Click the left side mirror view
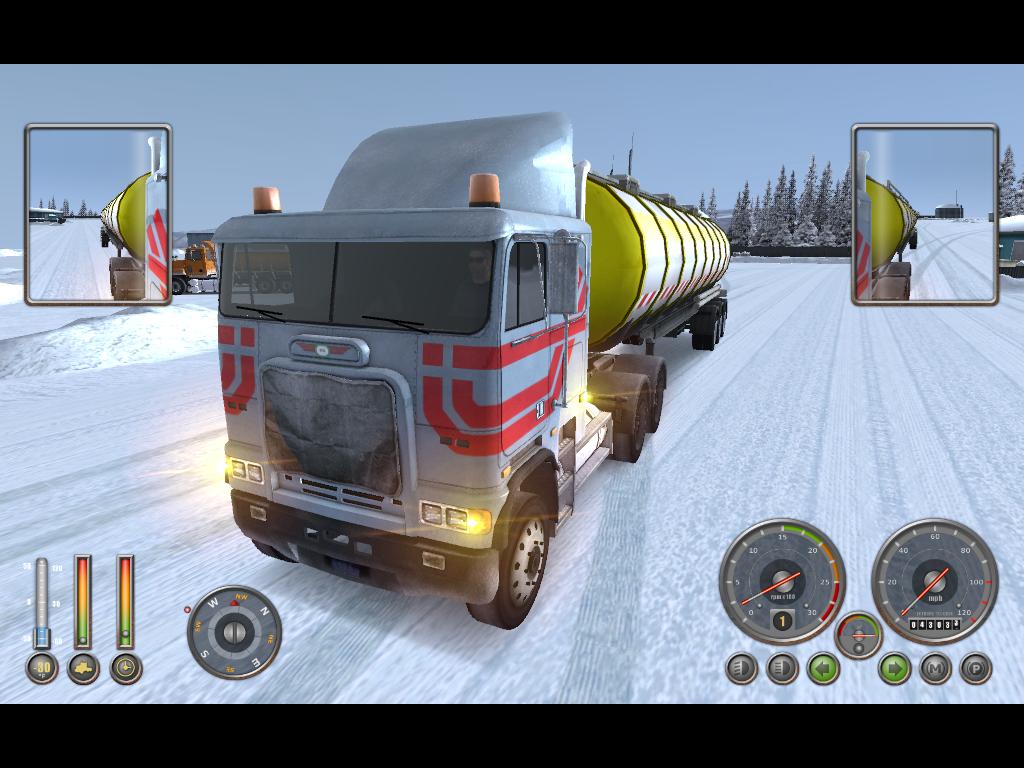 point(98,214)
